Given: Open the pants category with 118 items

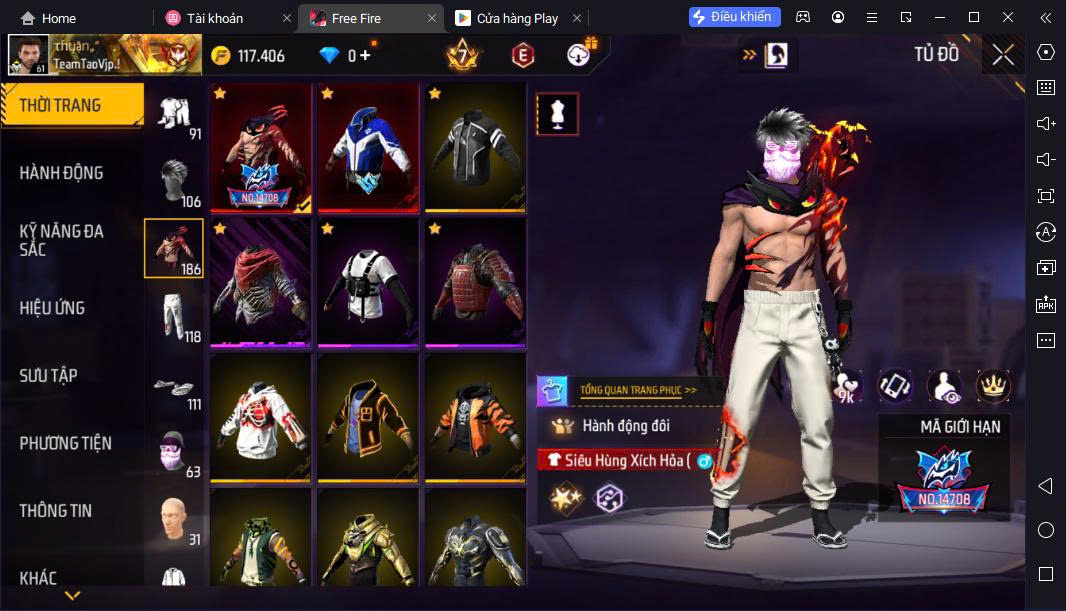Looking at the screenshot, I should click(174, 318).
